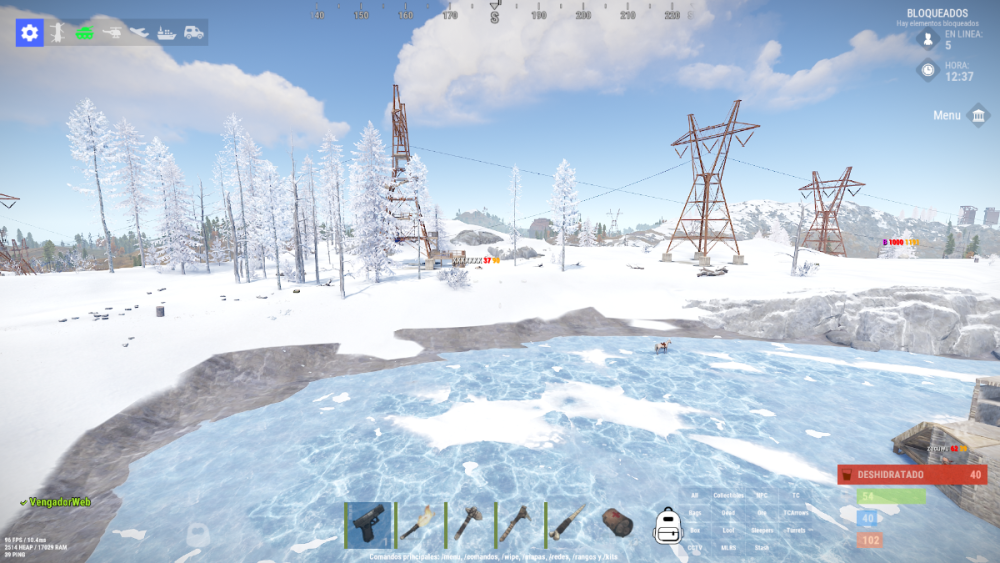Select the helicopter event icon
1000x563 pixels.
(112, 33)
